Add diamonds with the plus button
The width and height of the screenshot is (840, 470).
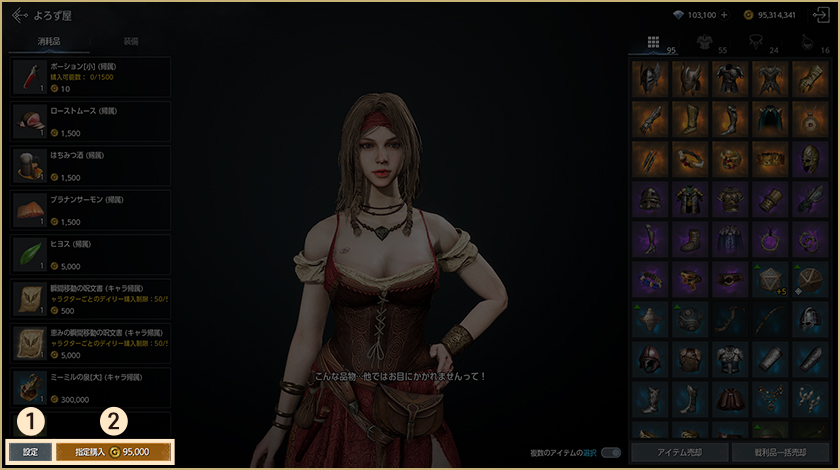[723, 15]
